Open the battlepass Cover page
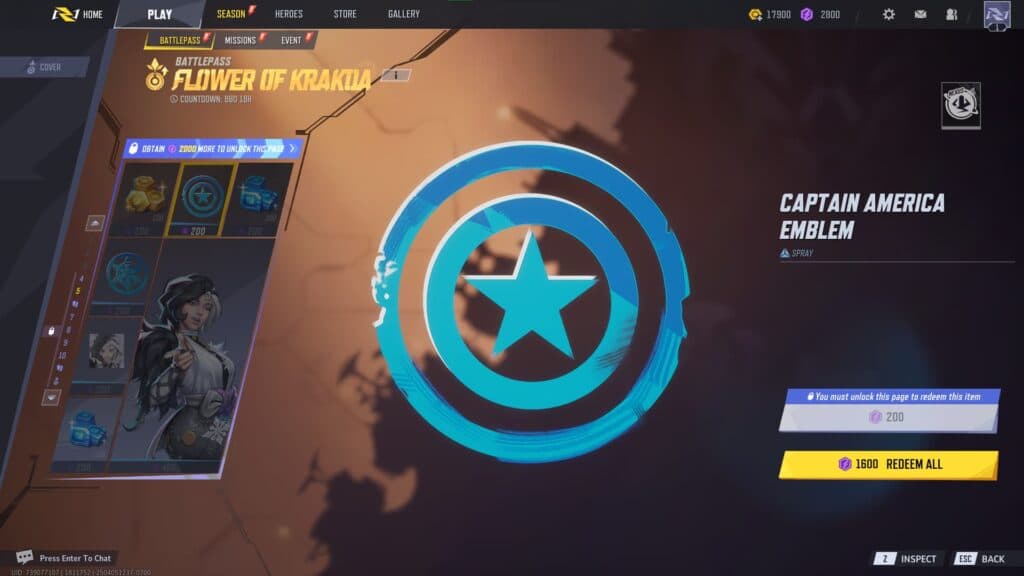 tap(45, 67)
